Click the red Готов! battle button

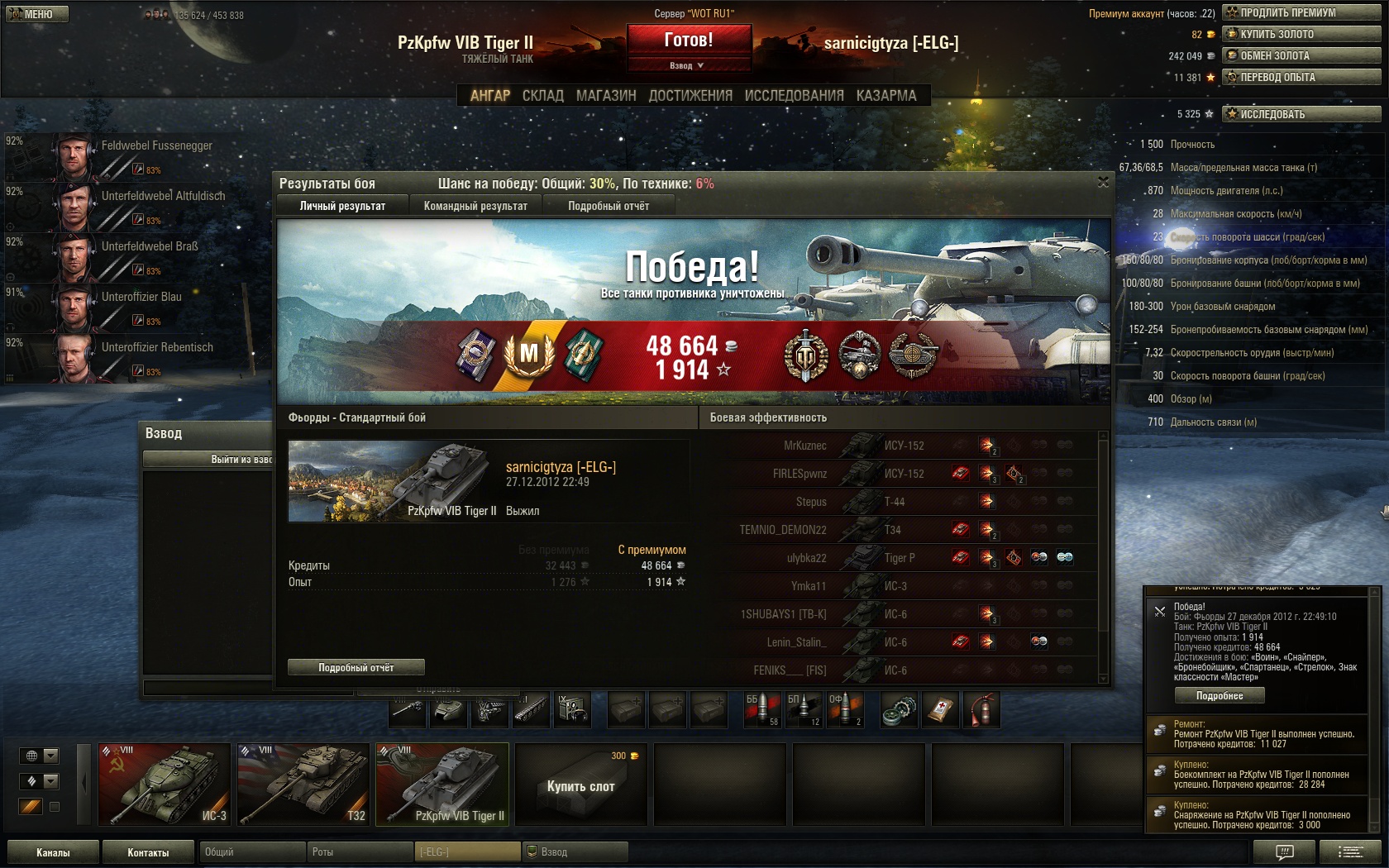(x=689, y=40)
